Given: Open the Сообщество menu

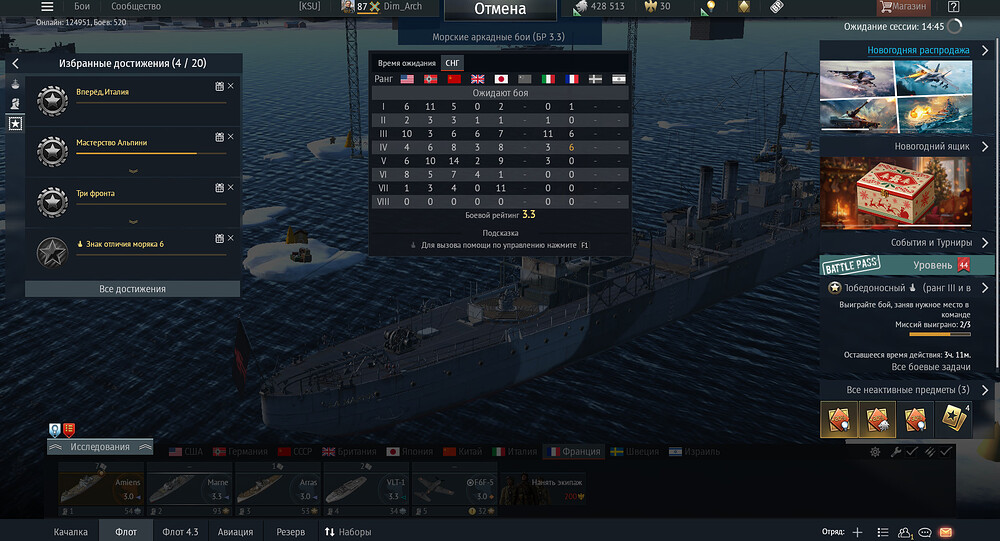Looking at the screenshot, I should pyautogui.click(x=136, y=7).
